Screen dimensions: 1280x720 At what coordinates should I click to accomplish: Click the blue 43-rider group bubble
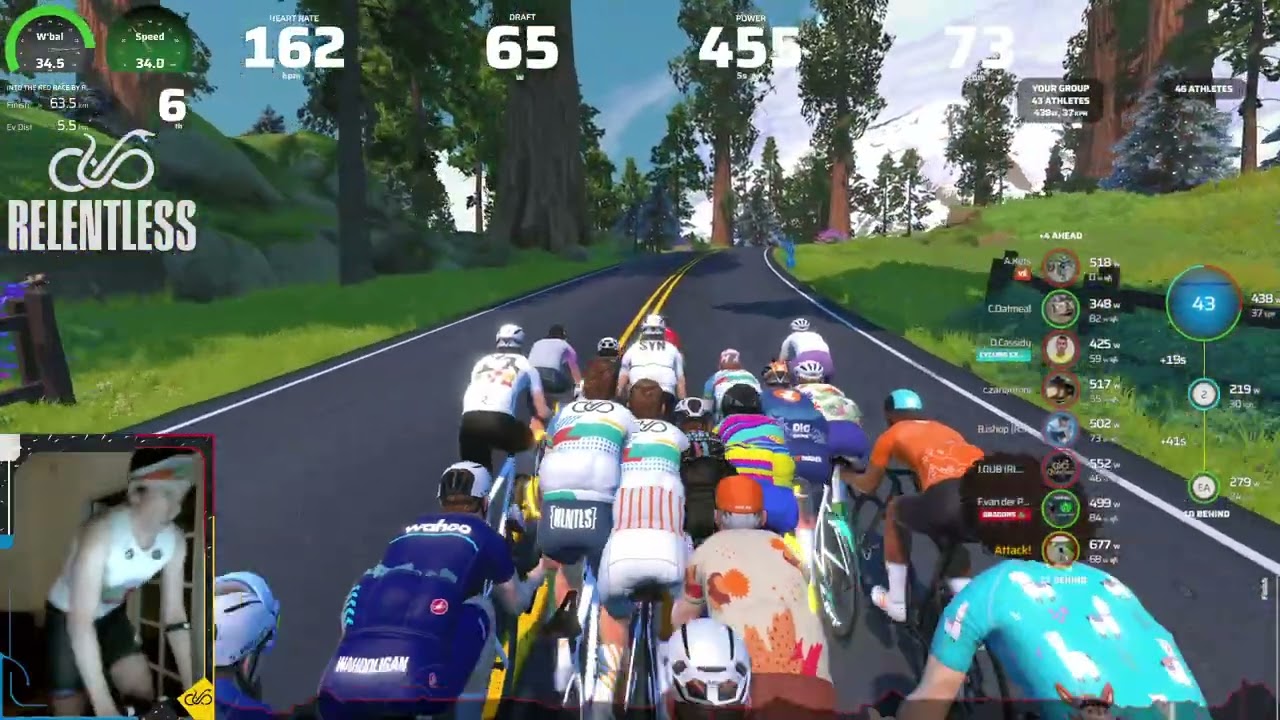tap(1203, 303)
